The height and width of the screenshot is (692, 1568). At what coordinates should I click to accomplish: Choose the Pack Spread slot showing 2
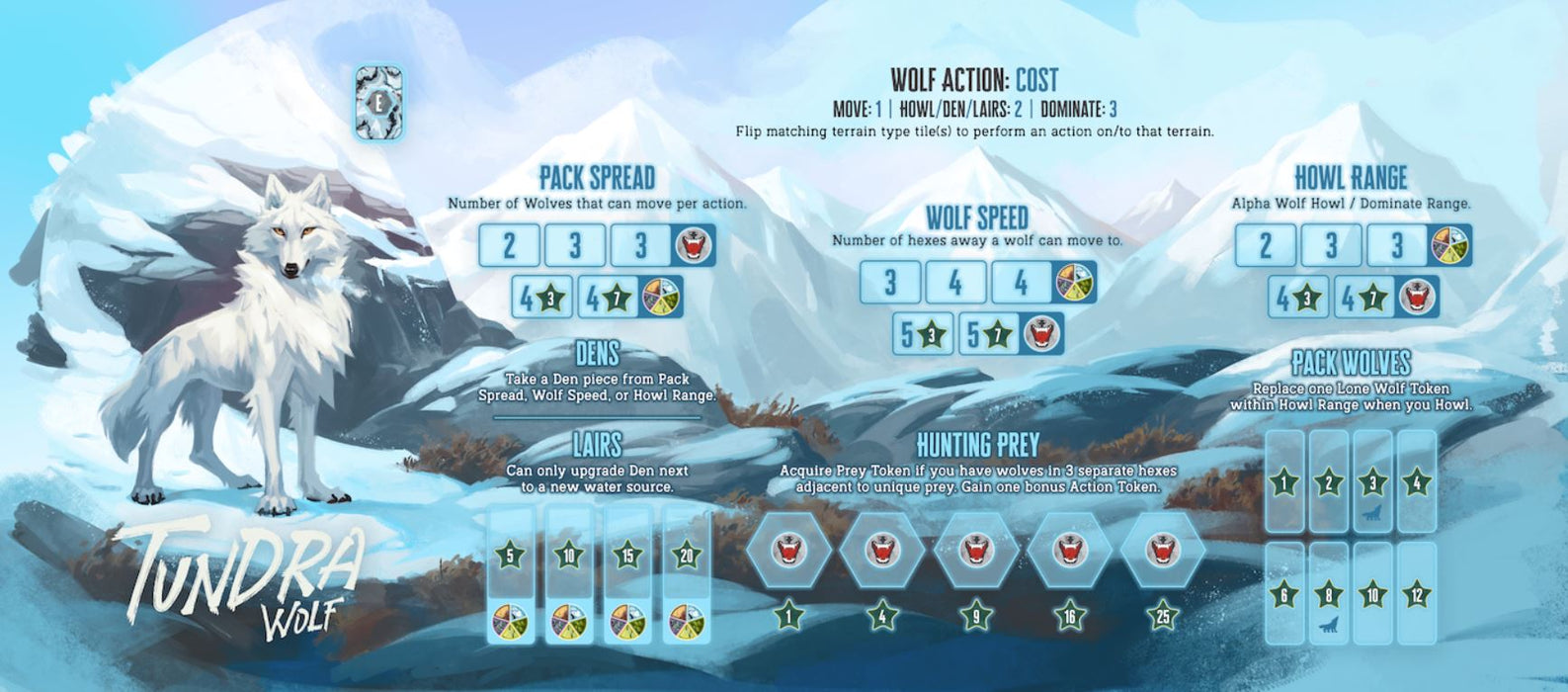click(509, 245)
